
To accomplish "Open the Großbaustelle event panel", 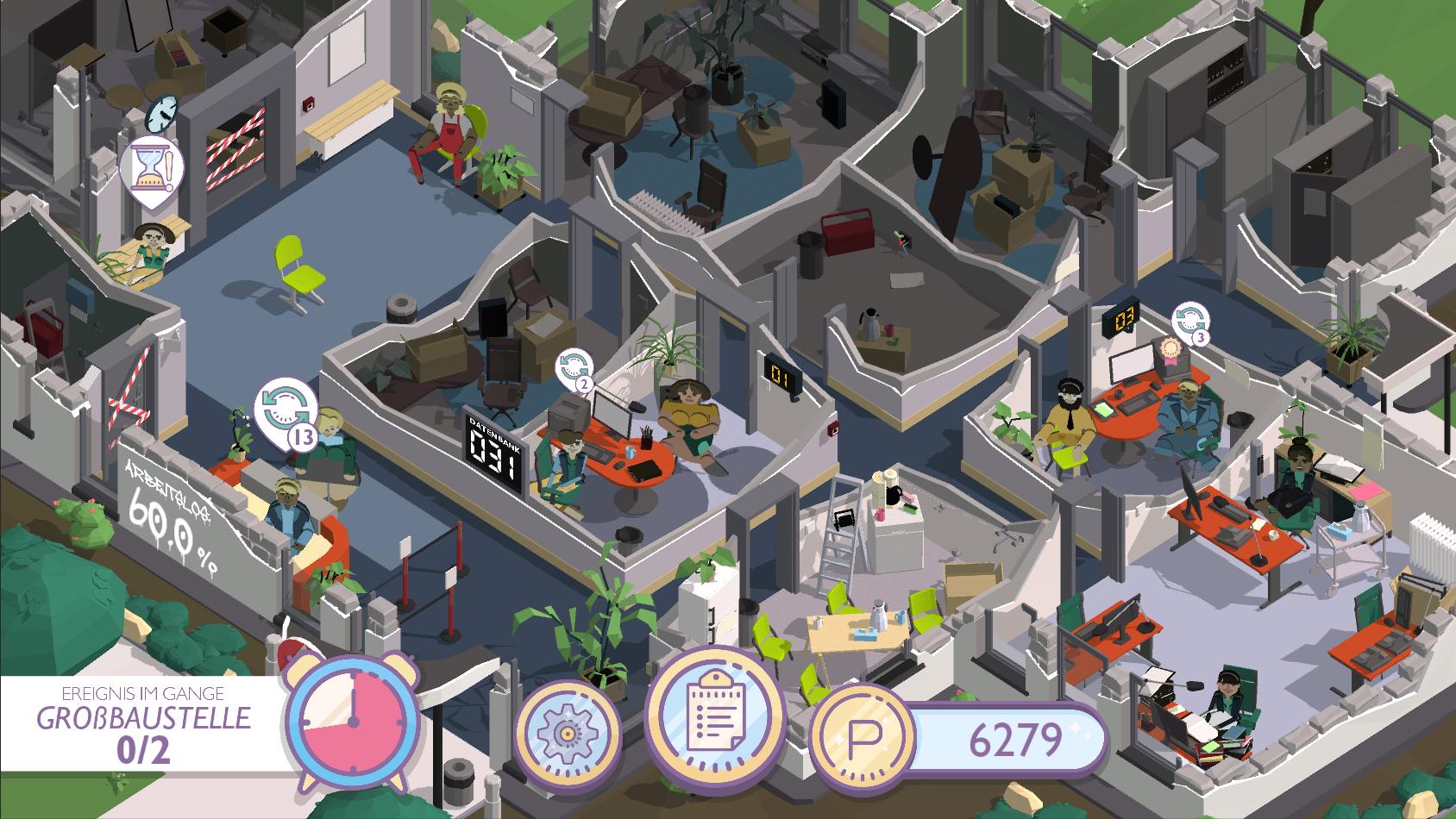I will pyautogui.click(x=142, y=722).
